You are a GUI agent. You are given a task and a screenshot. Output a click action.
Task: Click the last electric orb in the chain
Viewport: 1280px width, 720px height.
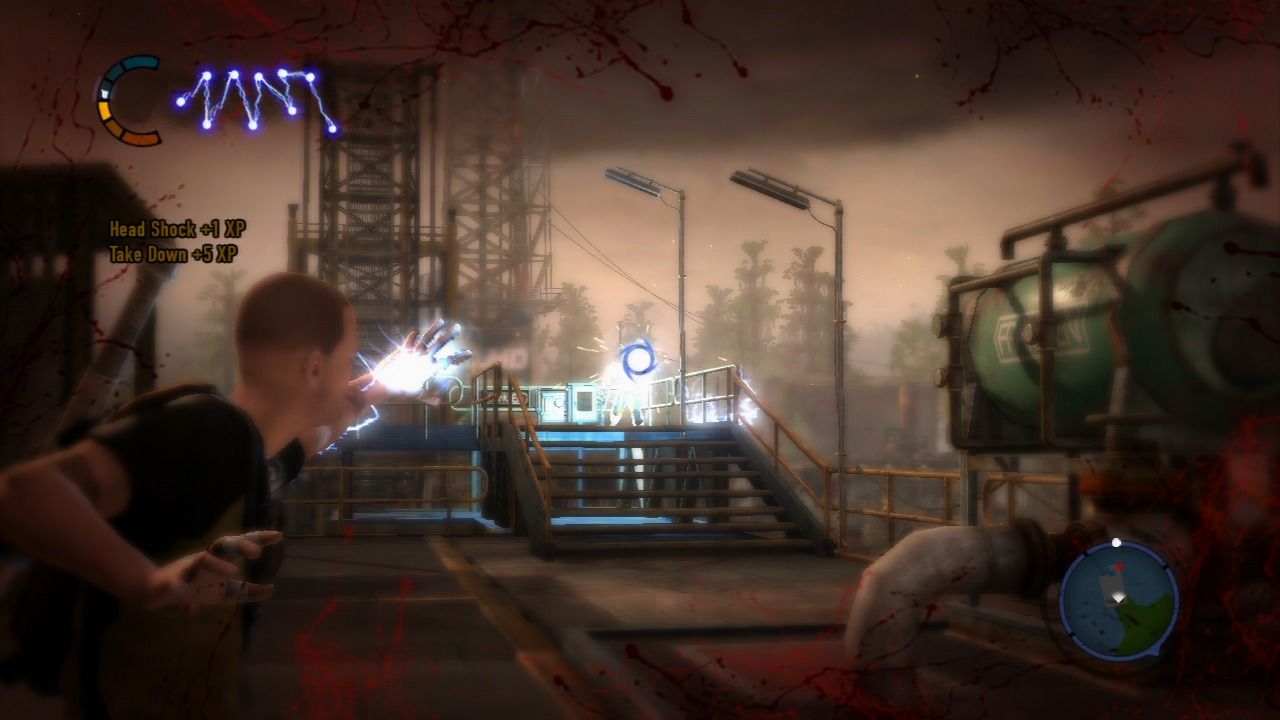(333, 128)
